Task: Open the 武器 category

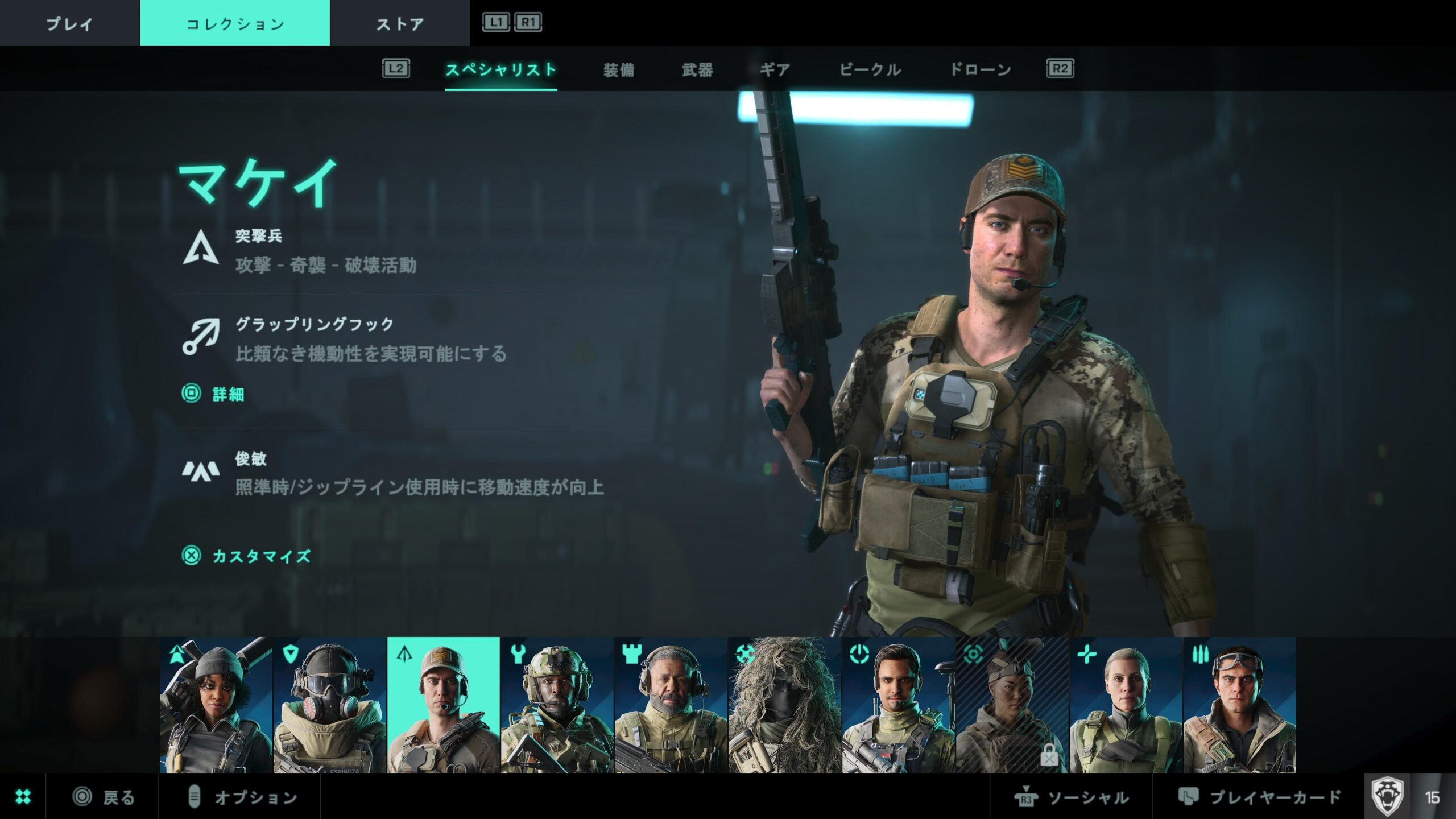Action: (x=697, y=69)
